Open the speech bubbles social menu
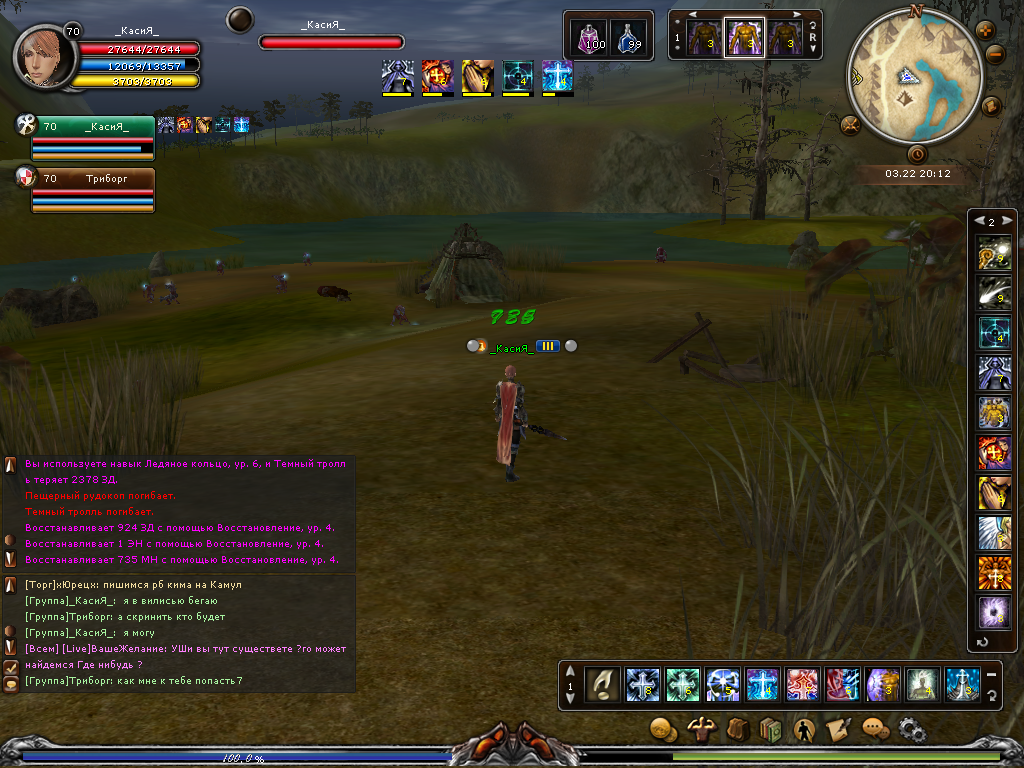 click(x=875, y=730)
